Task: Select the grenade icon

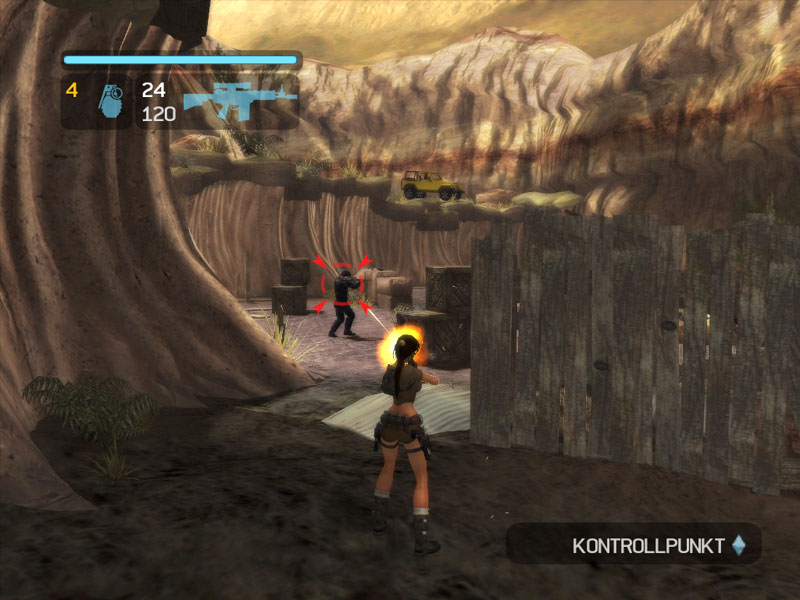Action: pos(109,101)
